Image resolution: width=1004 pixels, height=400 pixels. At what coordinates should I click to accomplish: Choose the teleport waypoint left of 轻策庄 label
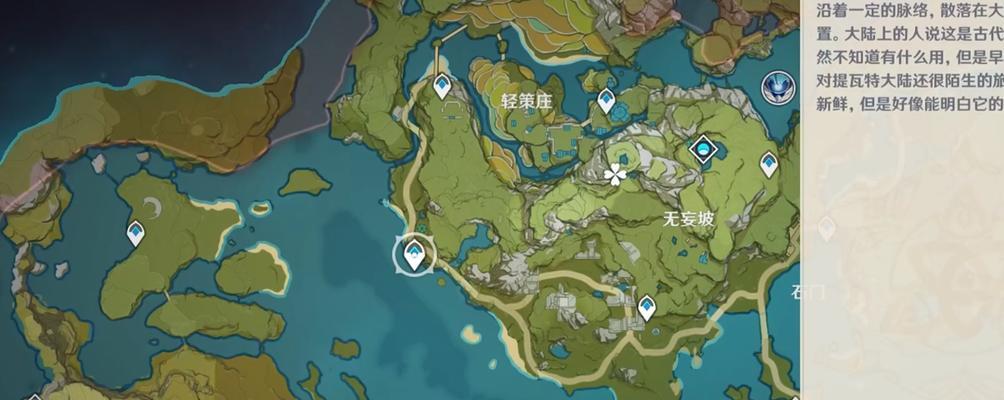(442, 87)
